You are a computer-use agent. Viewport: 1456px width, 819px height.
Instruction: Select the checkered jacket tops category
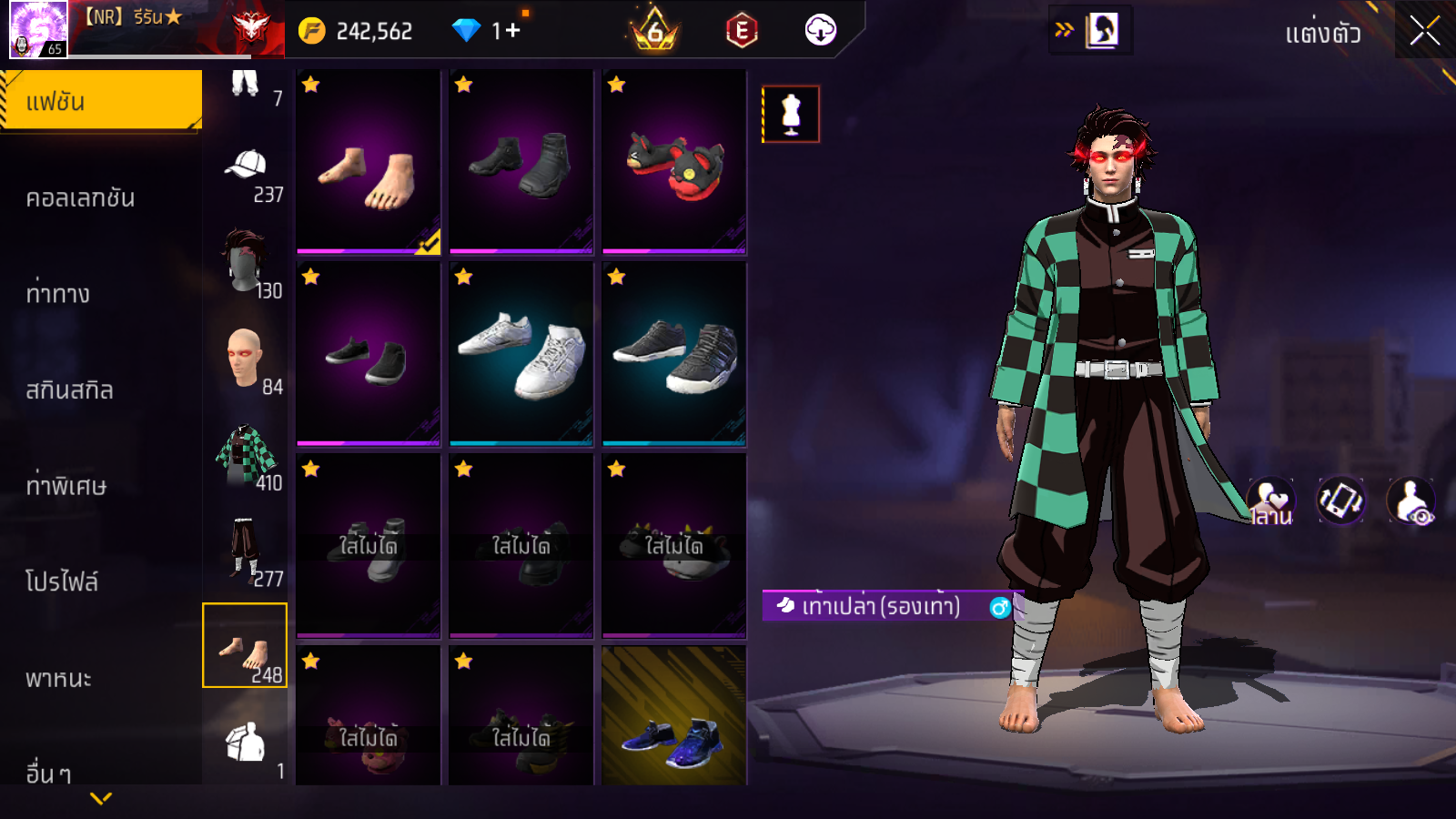pyautogui.click(x=246, y=455)
